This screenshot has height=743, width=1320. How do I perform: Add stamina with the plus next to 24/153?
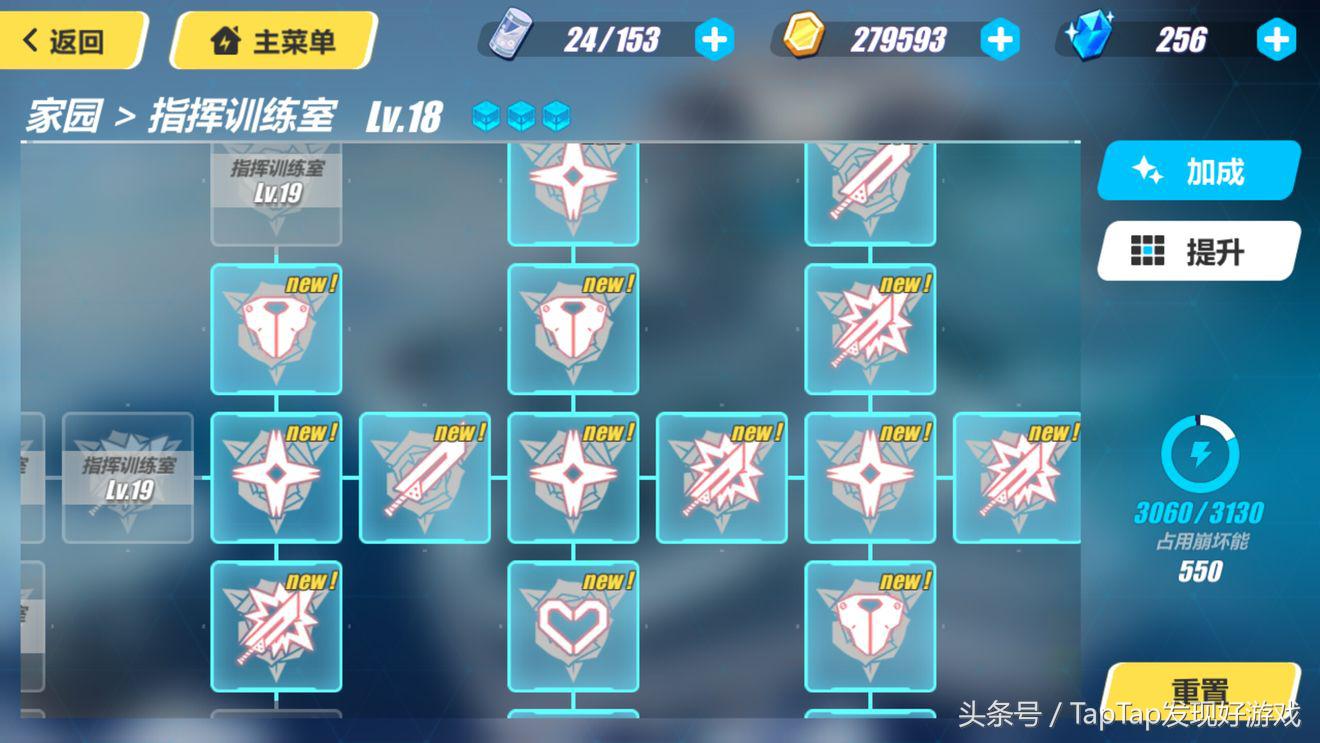click(x=713, y=39)
